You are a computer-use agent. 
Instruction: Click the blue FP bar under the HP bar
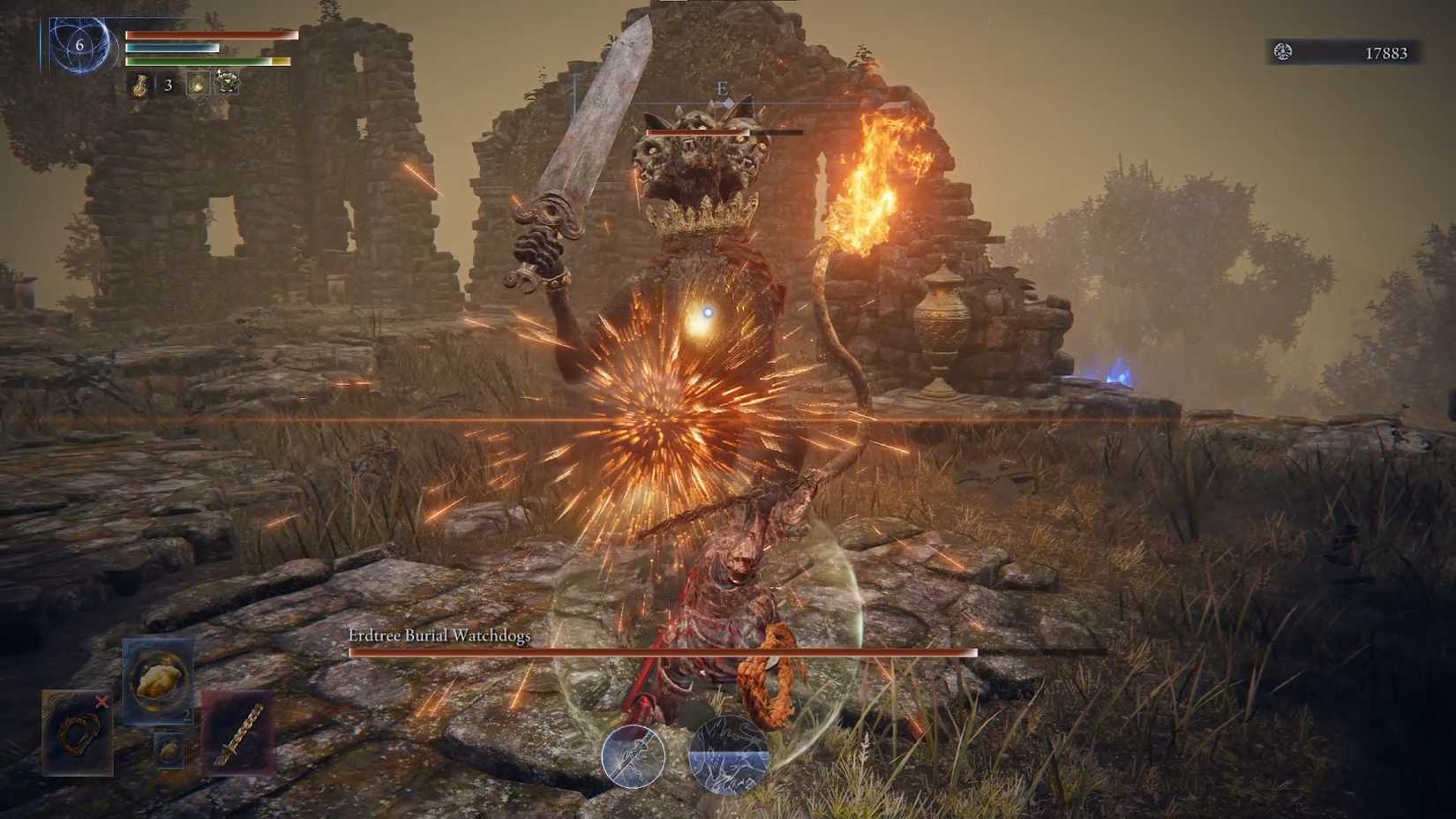[x=172, y=48]
